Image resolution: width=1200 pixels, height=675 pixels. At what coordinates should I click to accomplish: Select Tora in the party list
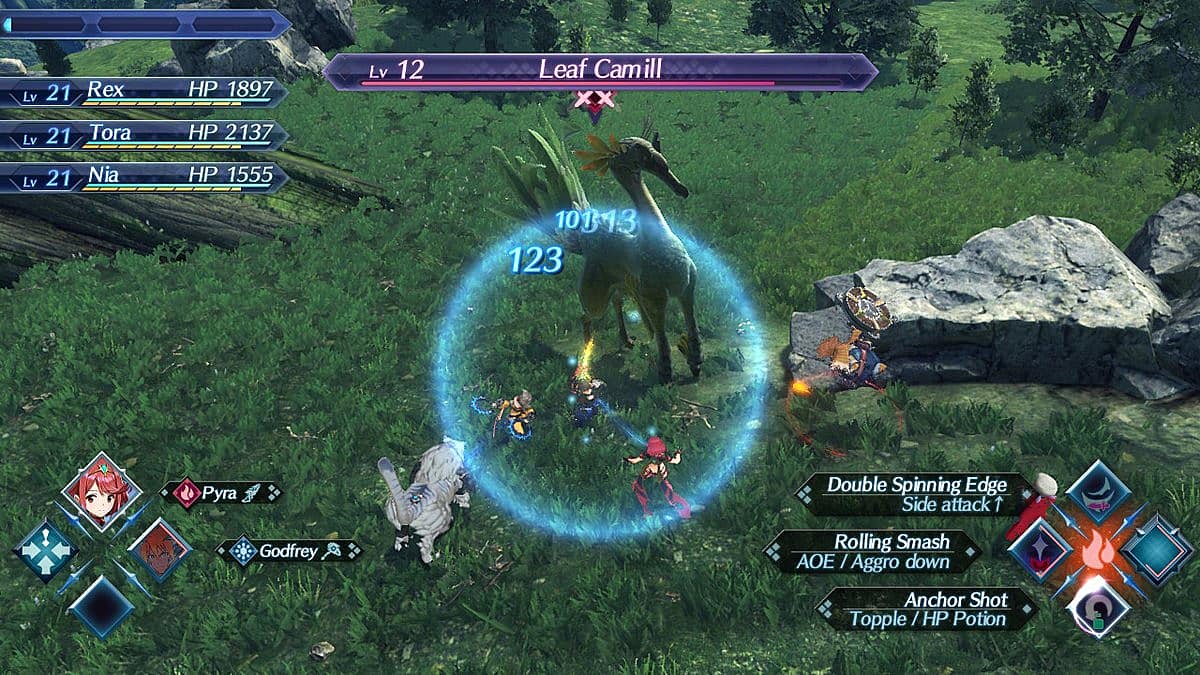143,134
